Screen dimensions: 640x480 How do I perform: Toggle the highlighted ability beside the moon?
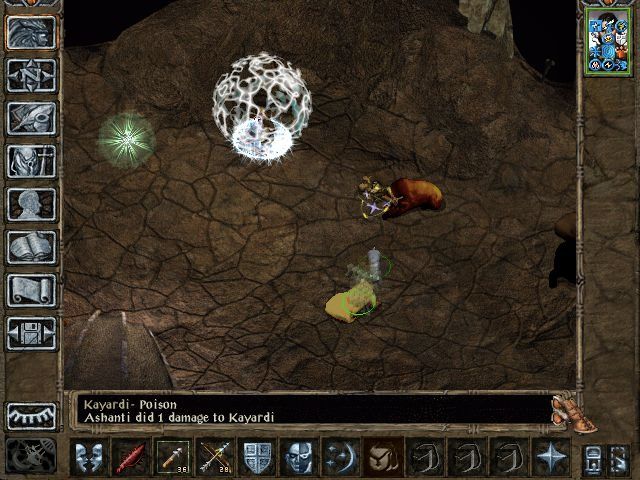click(x=383, y=457)
